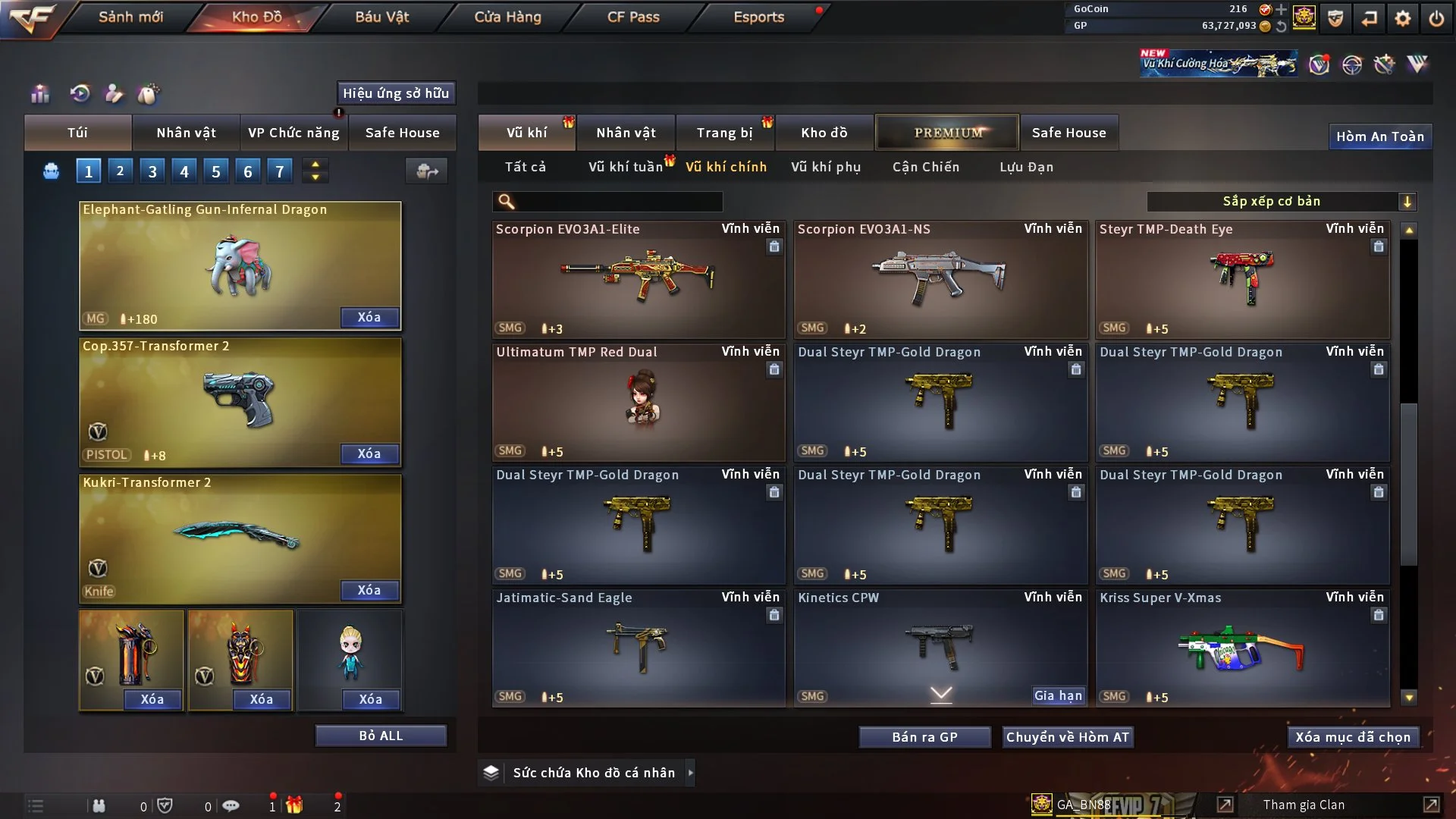Go to the Sảnh mới lobby tab
Screen dimensions: 1456x819
(x=130, y=17)
